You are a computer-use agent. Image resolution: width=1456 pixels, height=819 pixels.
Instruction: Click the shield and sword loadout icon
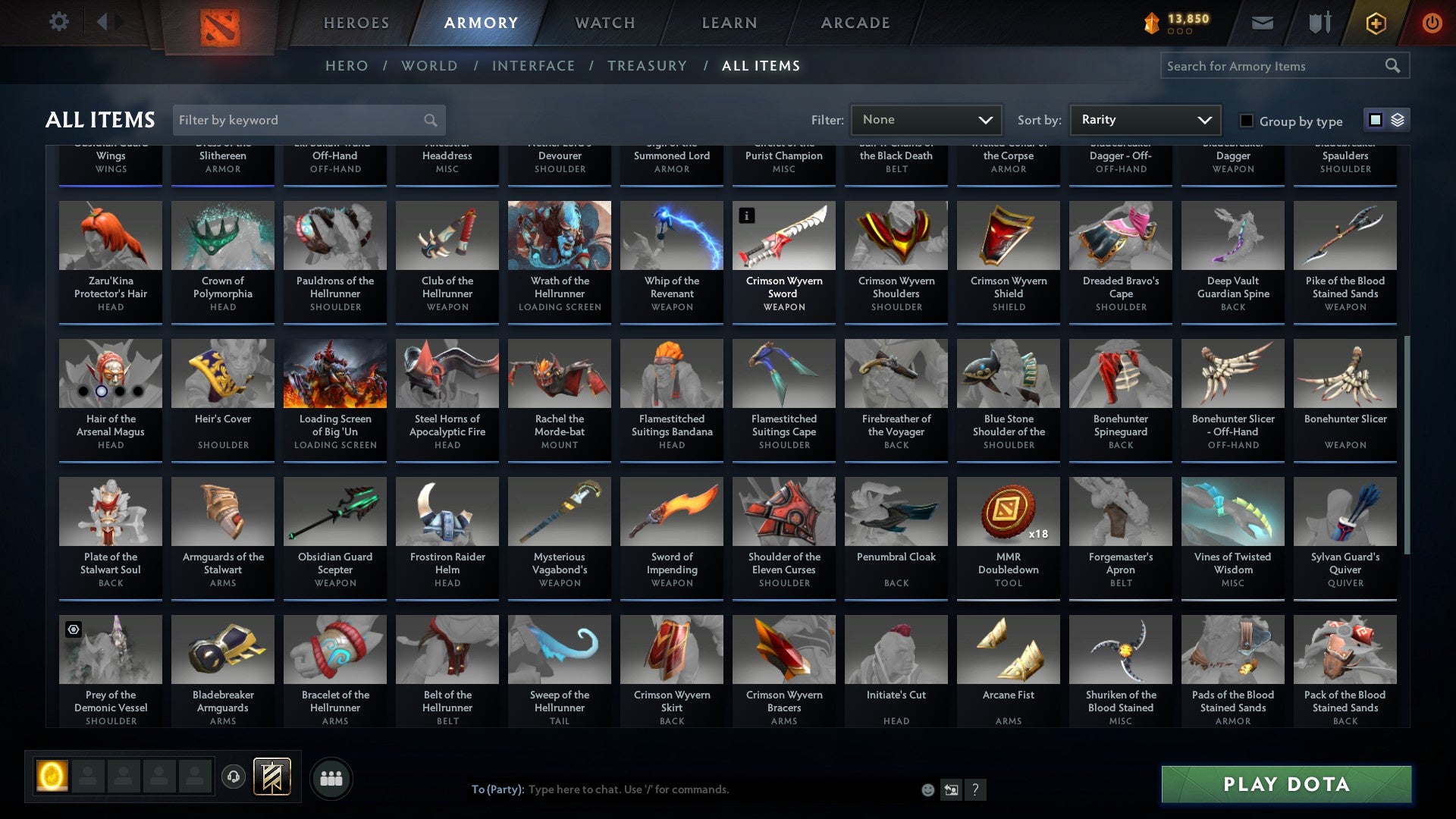coord(1319,23)
